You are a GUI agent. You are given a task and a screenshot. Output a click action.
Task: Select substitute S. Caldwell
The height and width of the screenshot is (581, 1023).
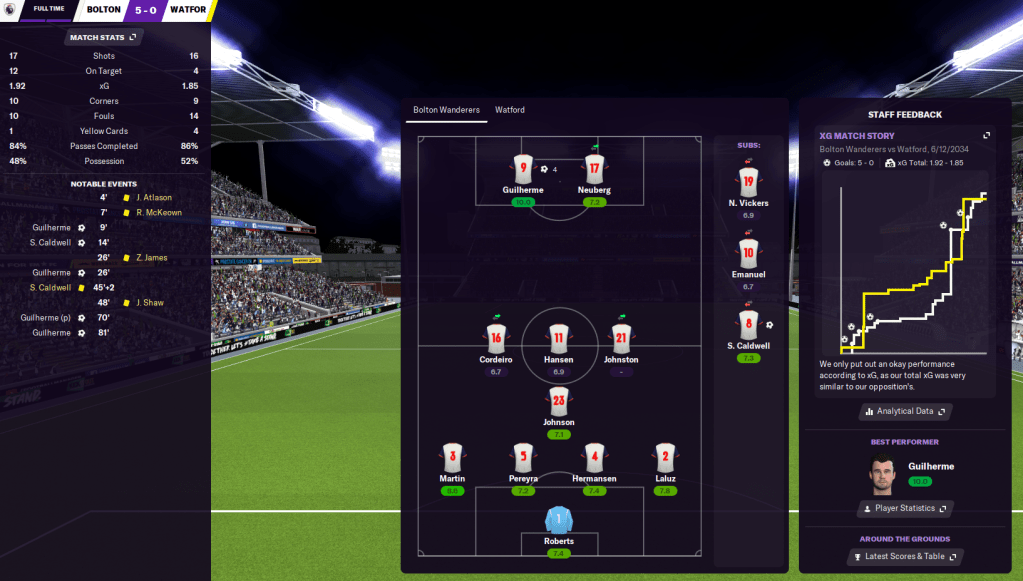click(748, 324)
